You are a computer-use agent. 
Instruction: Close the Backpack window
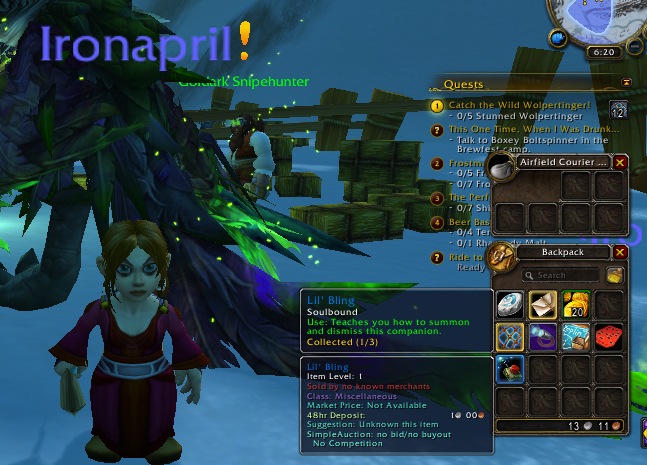coord(620,253)
